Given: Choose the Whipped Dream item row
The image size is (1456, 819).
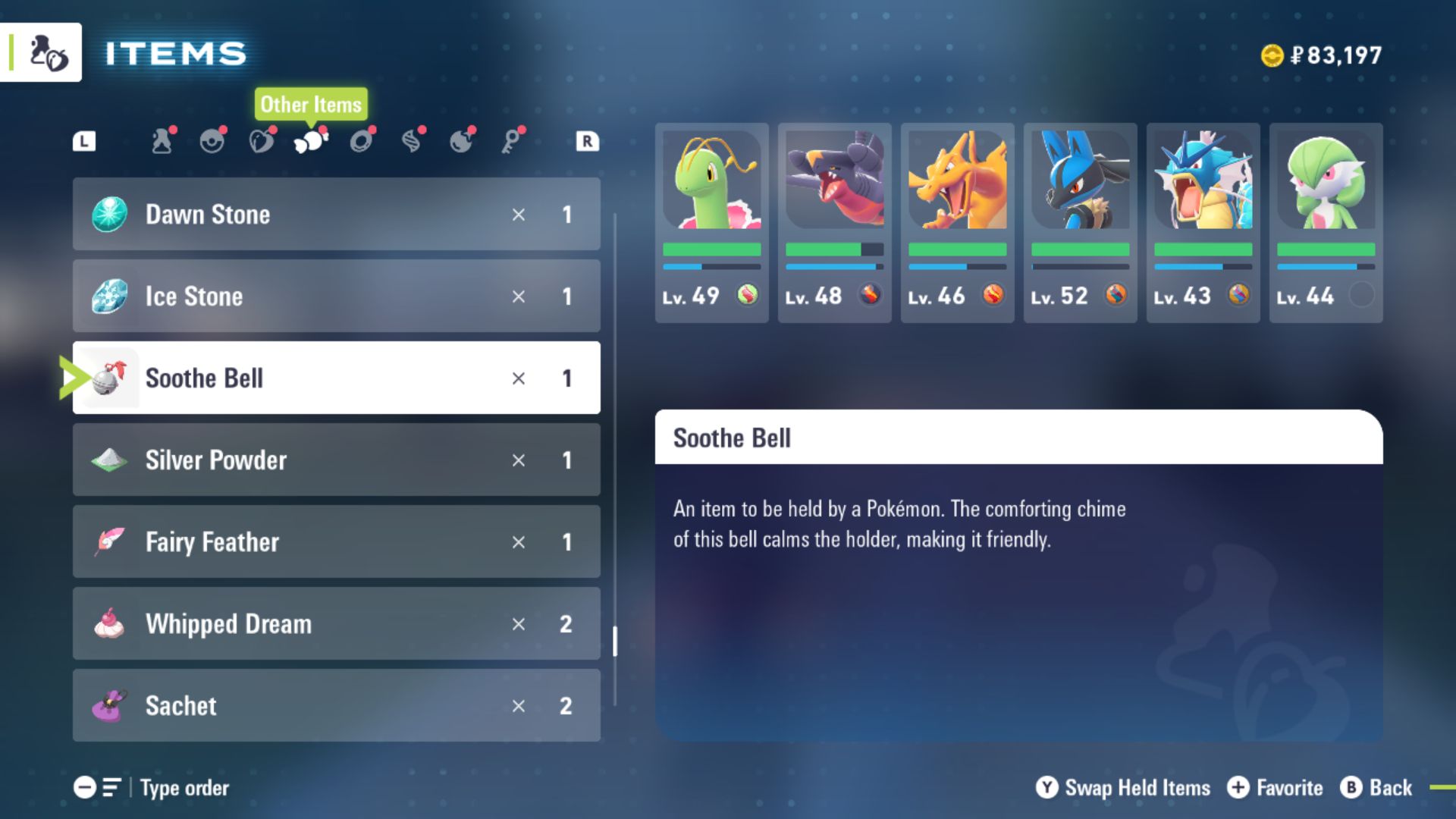Looking at the screenshot, I should tap(336, 624).
